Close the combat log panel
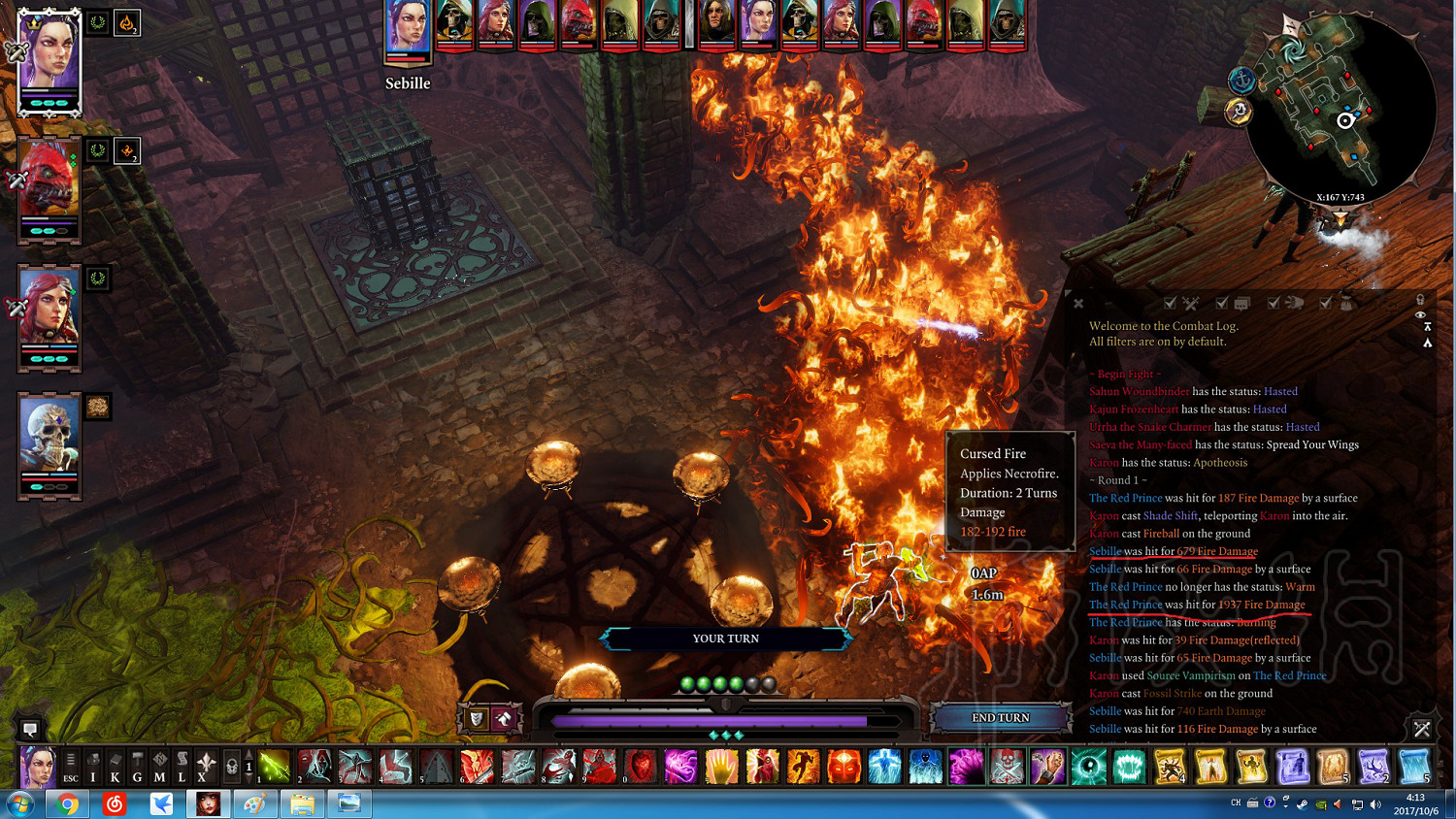 1078,304
